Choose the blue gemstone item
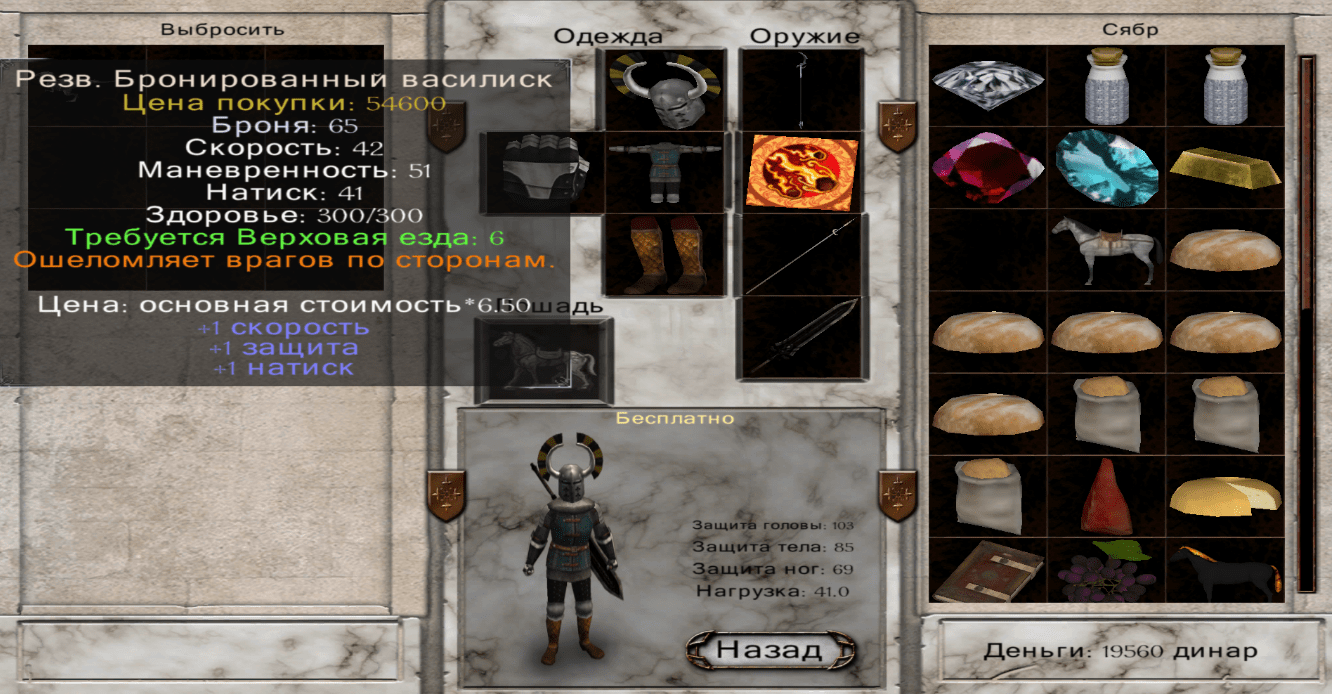This screenshot has width=1332, height=694. pyautogui.click(x=1106, y=168)
